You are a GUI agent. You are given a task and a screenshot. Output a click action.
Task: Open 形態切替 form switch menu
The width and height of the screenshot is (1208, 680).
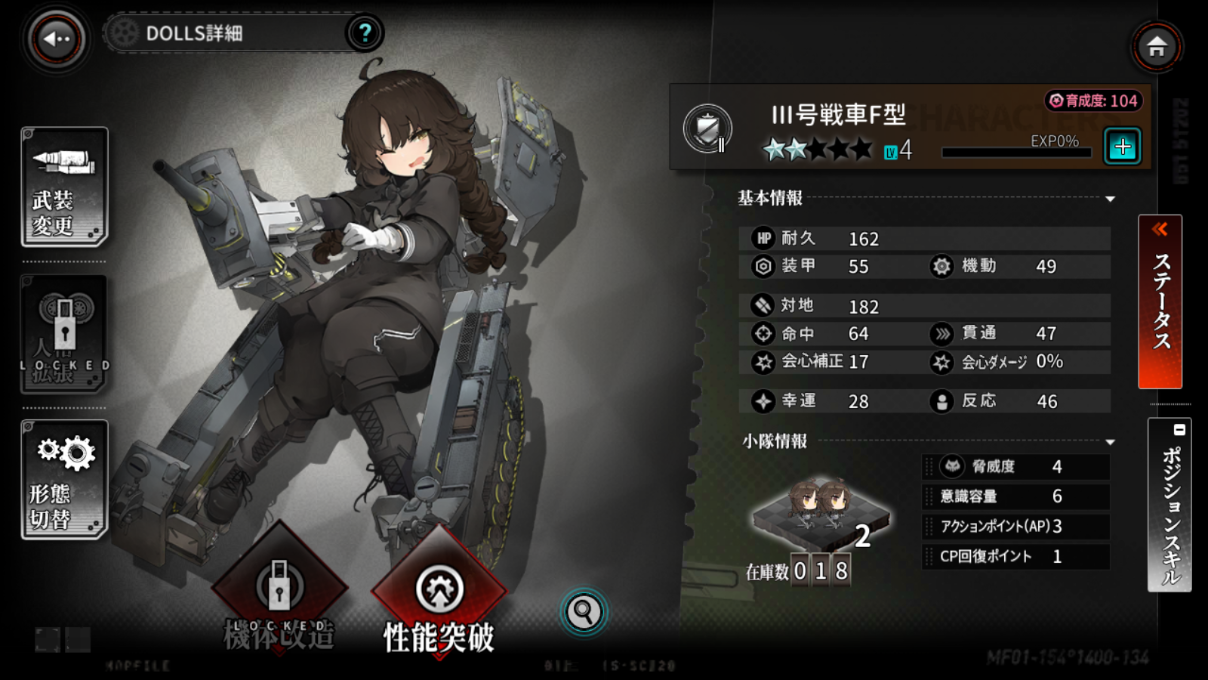[x=64, y=479]
